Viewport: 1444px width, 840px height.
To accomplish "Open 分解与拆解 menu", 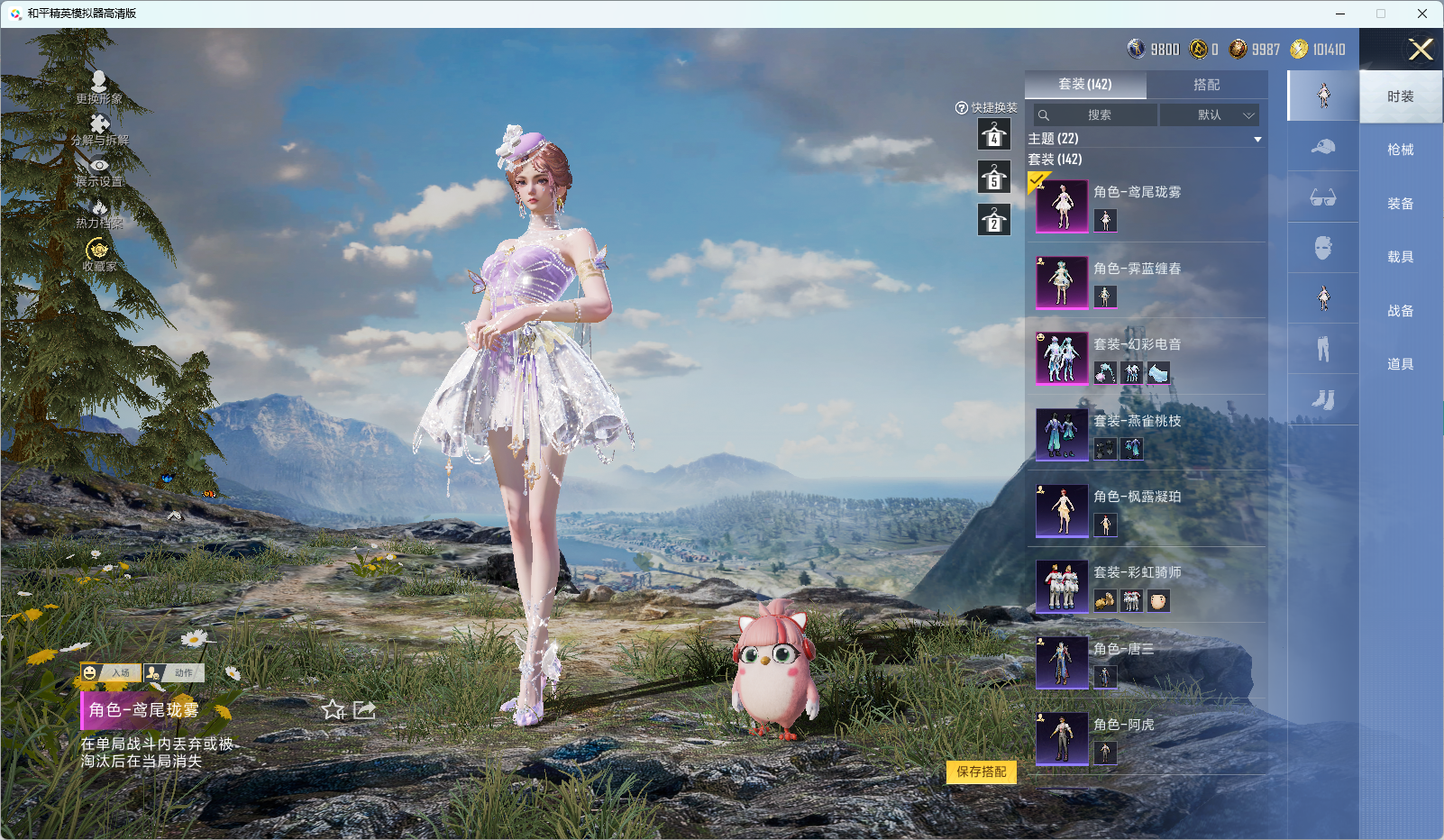I will coord(99,129).
